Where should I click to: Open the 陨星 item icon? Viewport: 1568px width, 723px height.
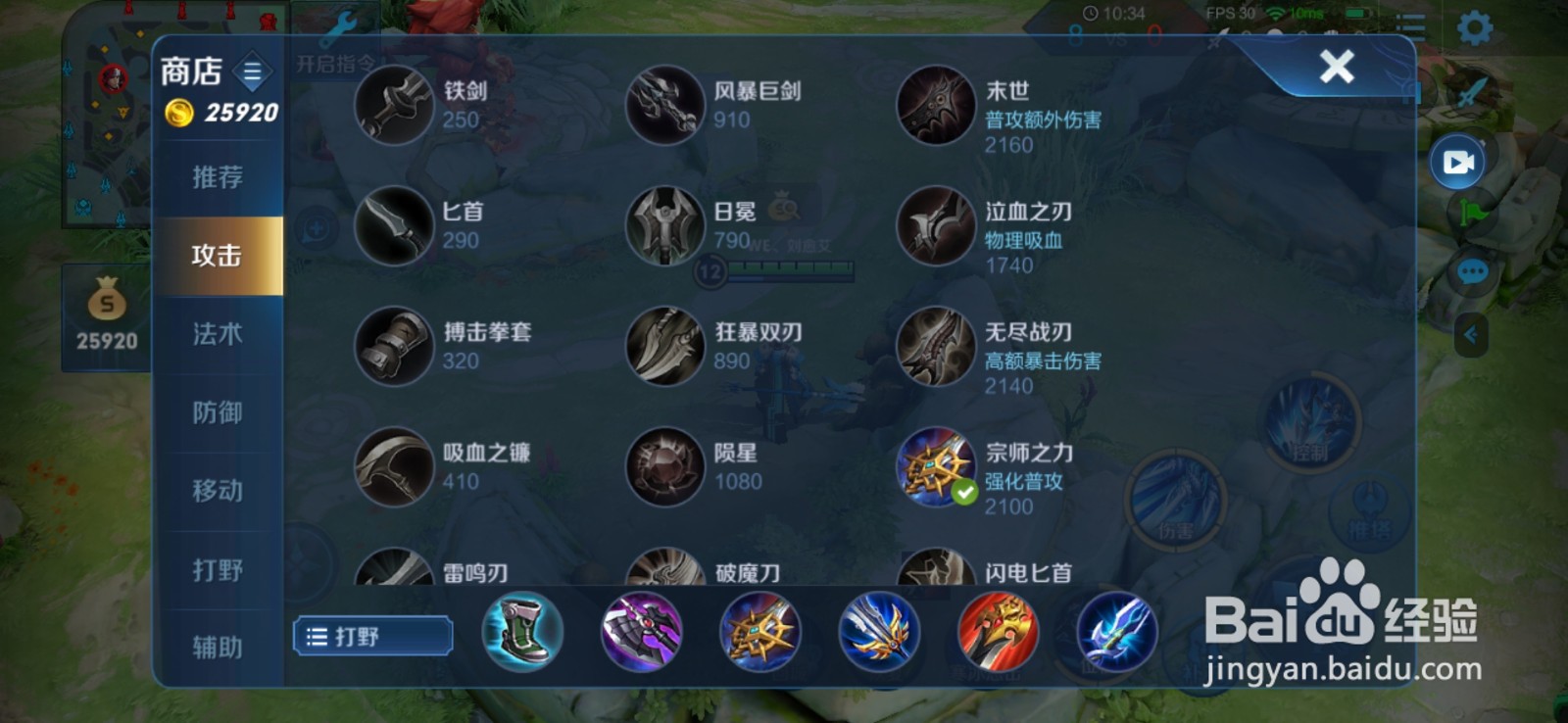coord(665,468)
